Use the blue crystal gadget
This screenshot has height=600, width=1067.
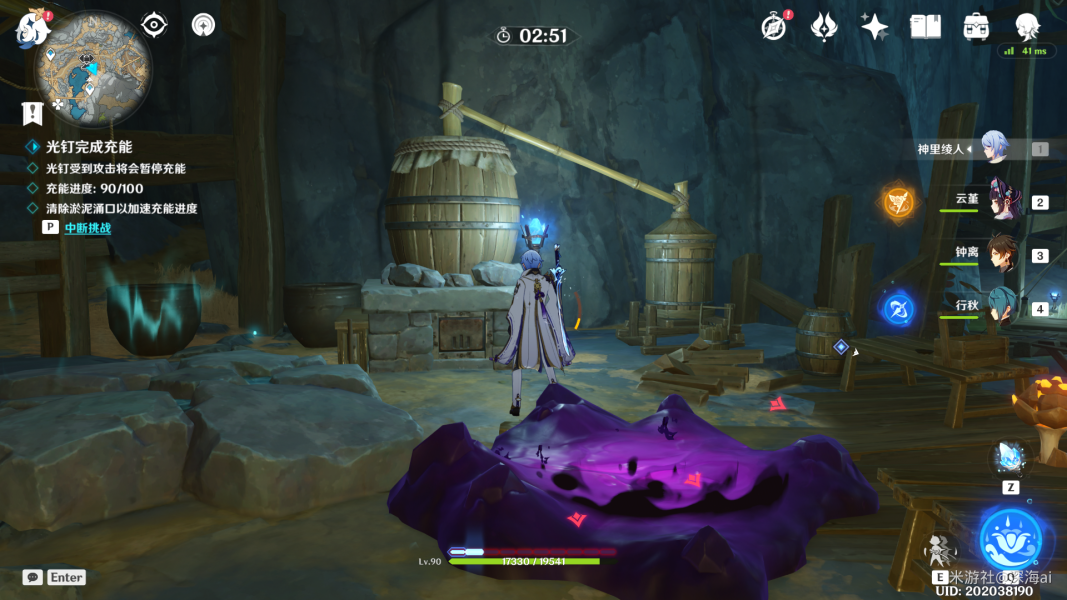coord(1009,459)
